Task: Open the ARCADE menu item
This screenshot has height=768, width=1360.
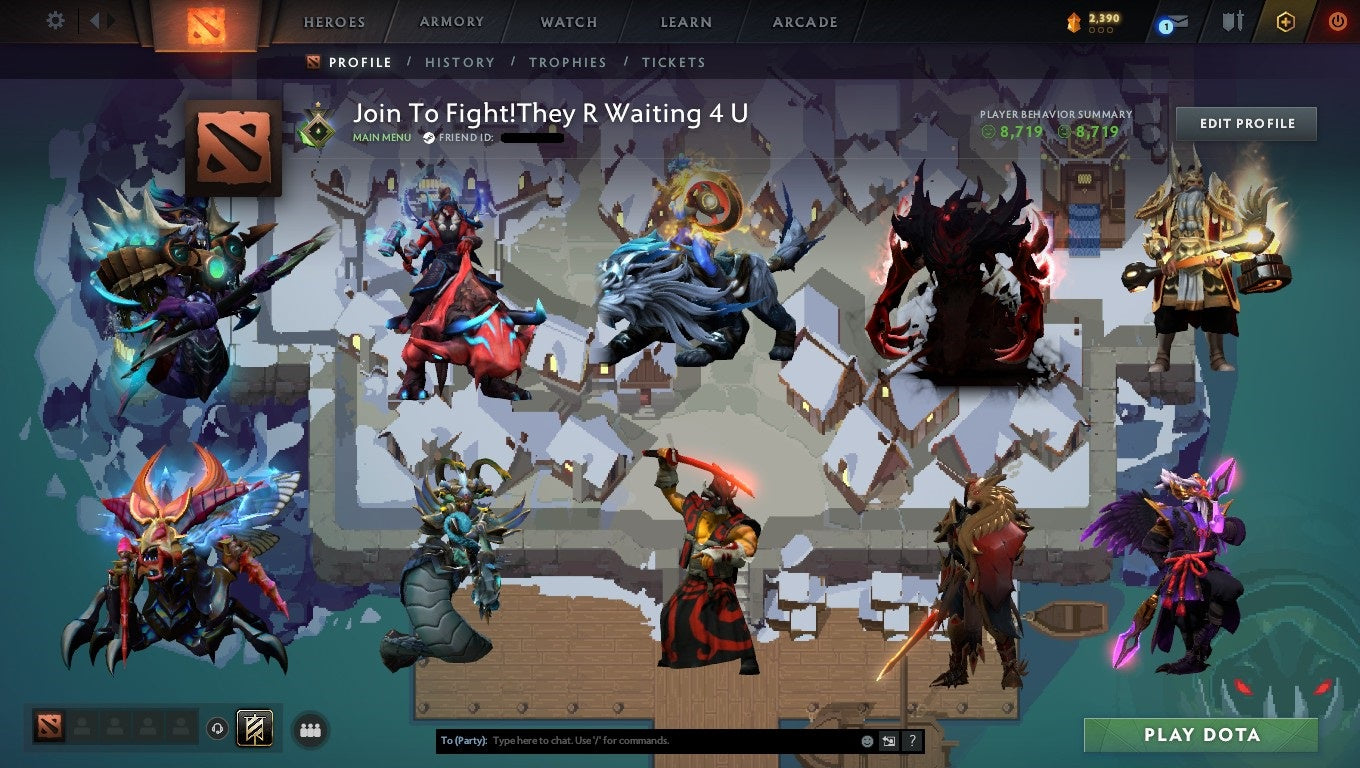Action: click(804, 21)
